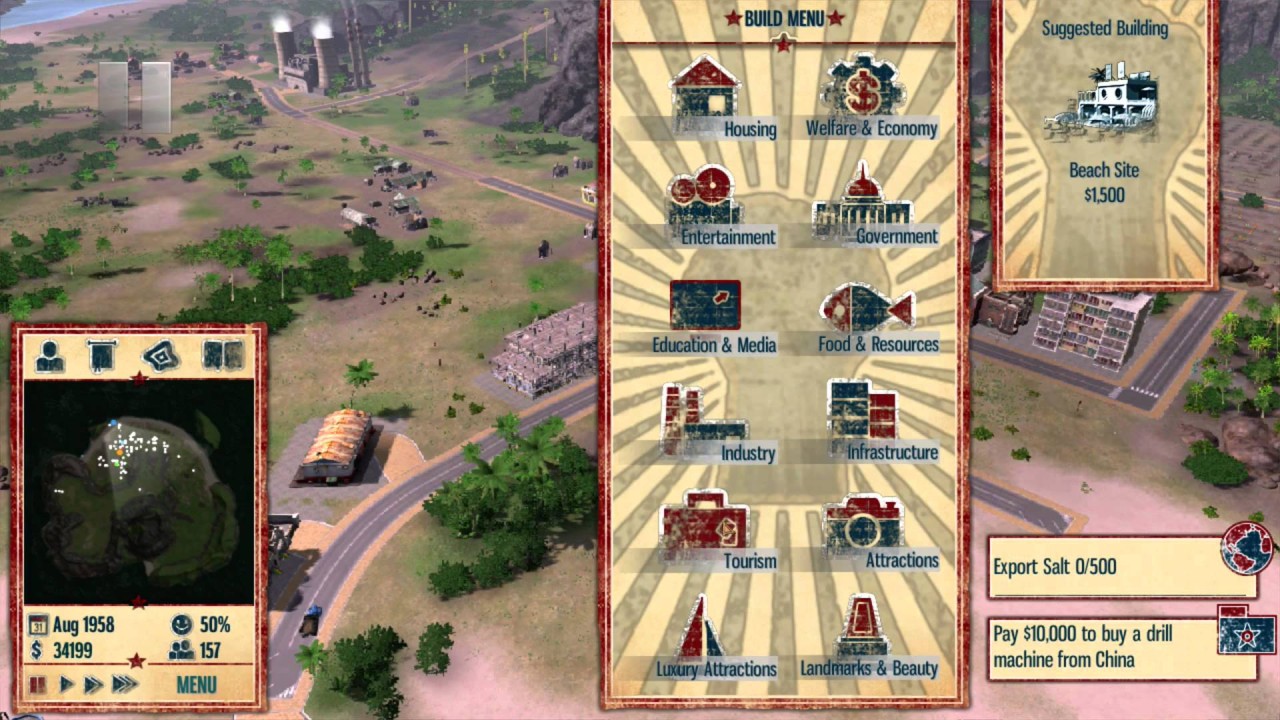Select the Welfare & Economy category
This screenshot has height=720, width=1280.
tap(866, 98)
